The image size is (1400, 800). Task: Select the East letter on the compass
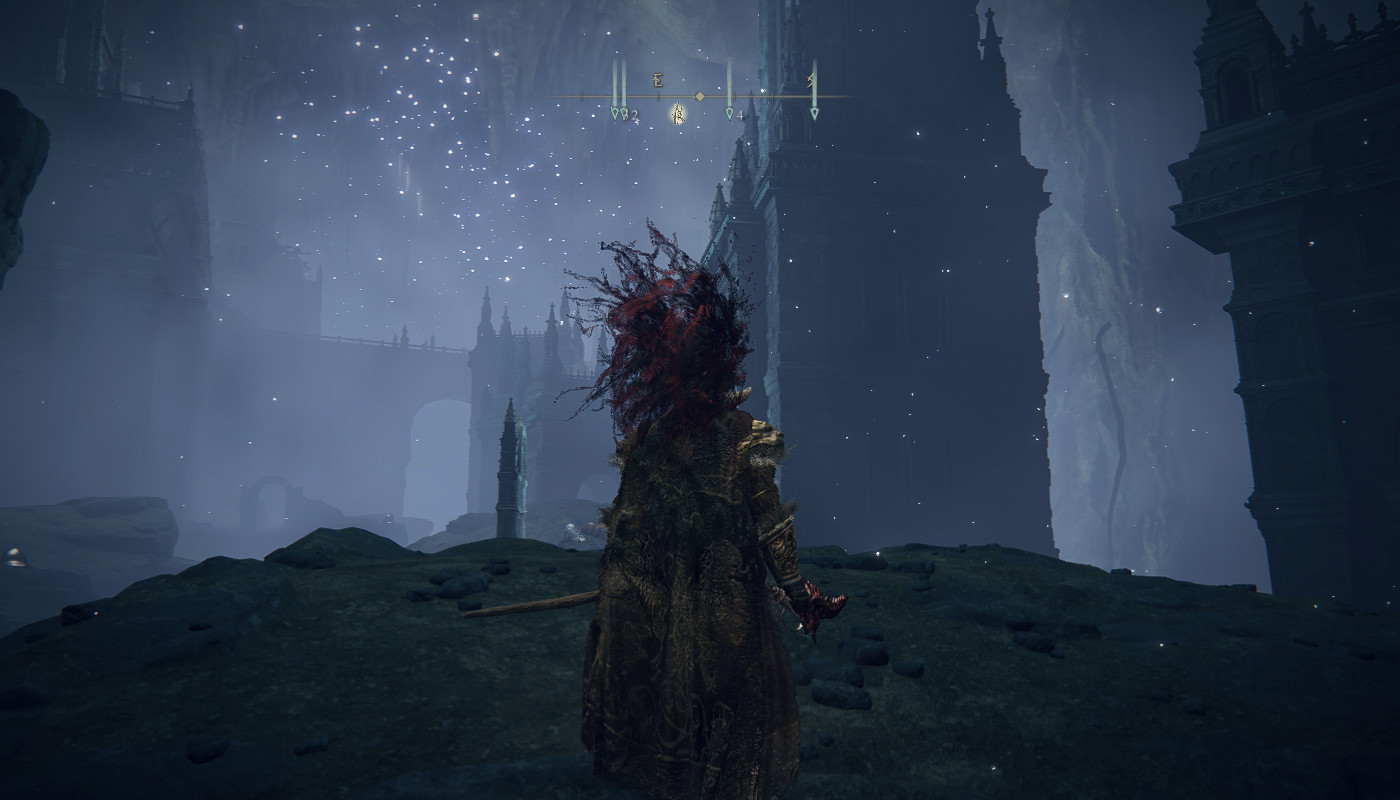coord(658,81)
